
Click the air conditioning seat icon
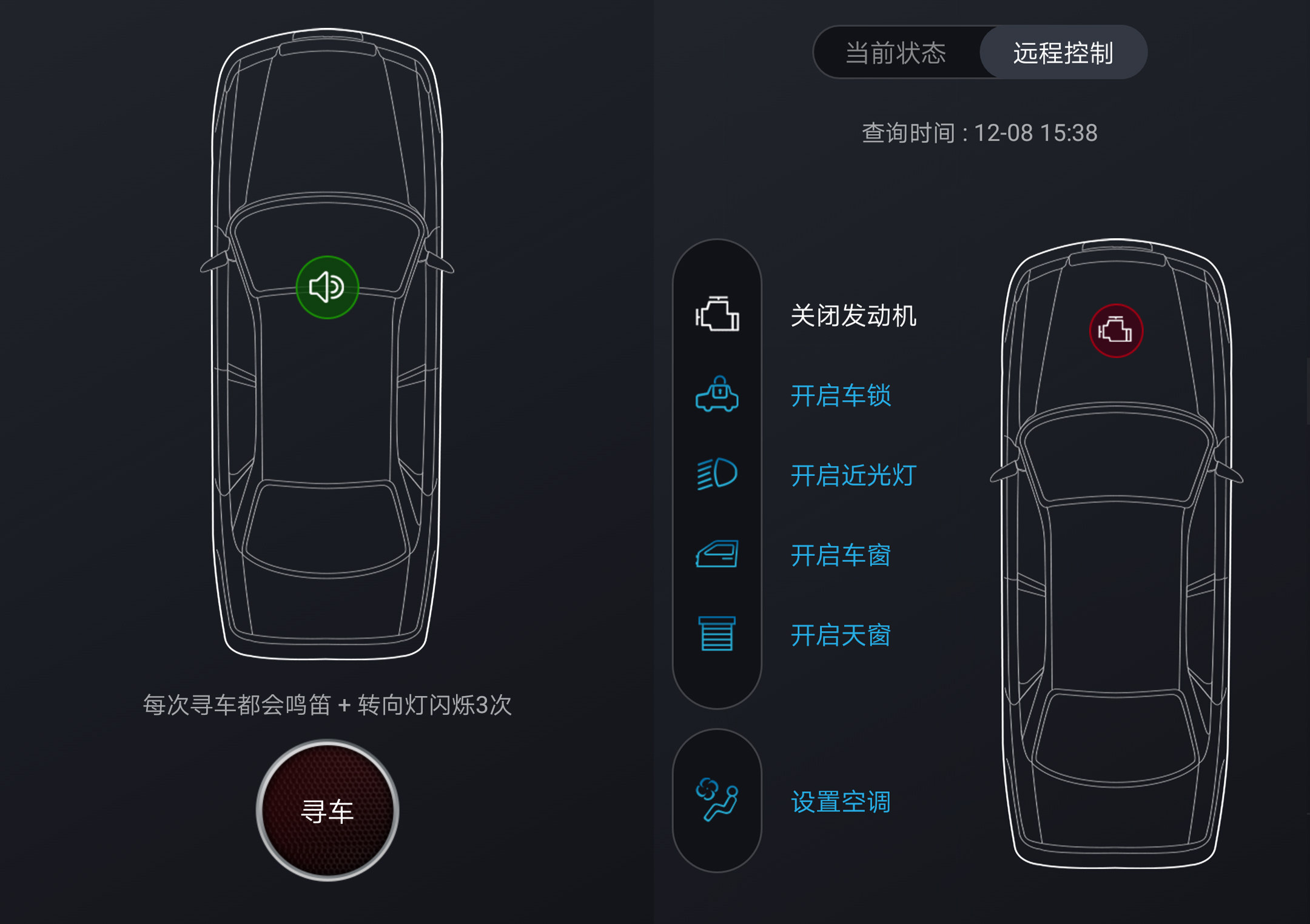point(717,800)
